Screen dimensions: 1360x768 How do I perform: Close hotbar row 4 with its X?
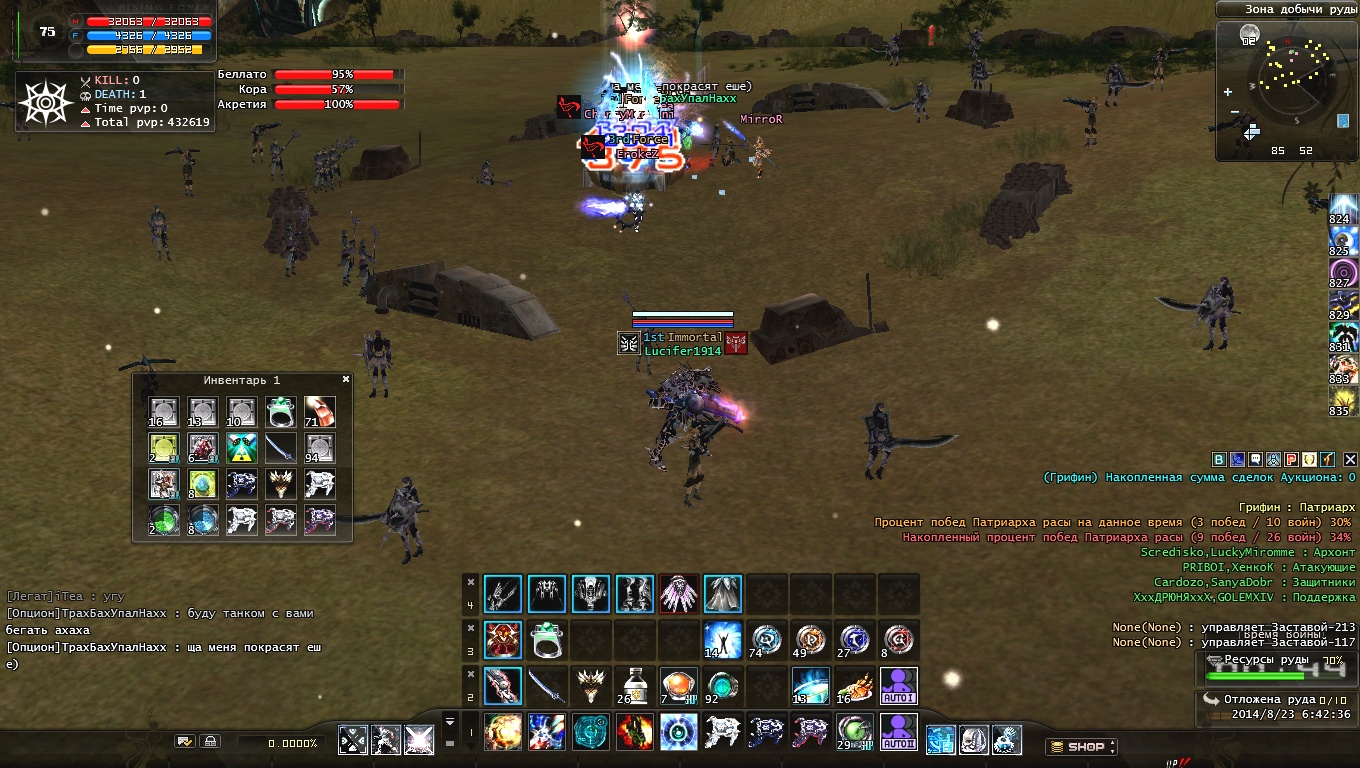tap(470, 581)
